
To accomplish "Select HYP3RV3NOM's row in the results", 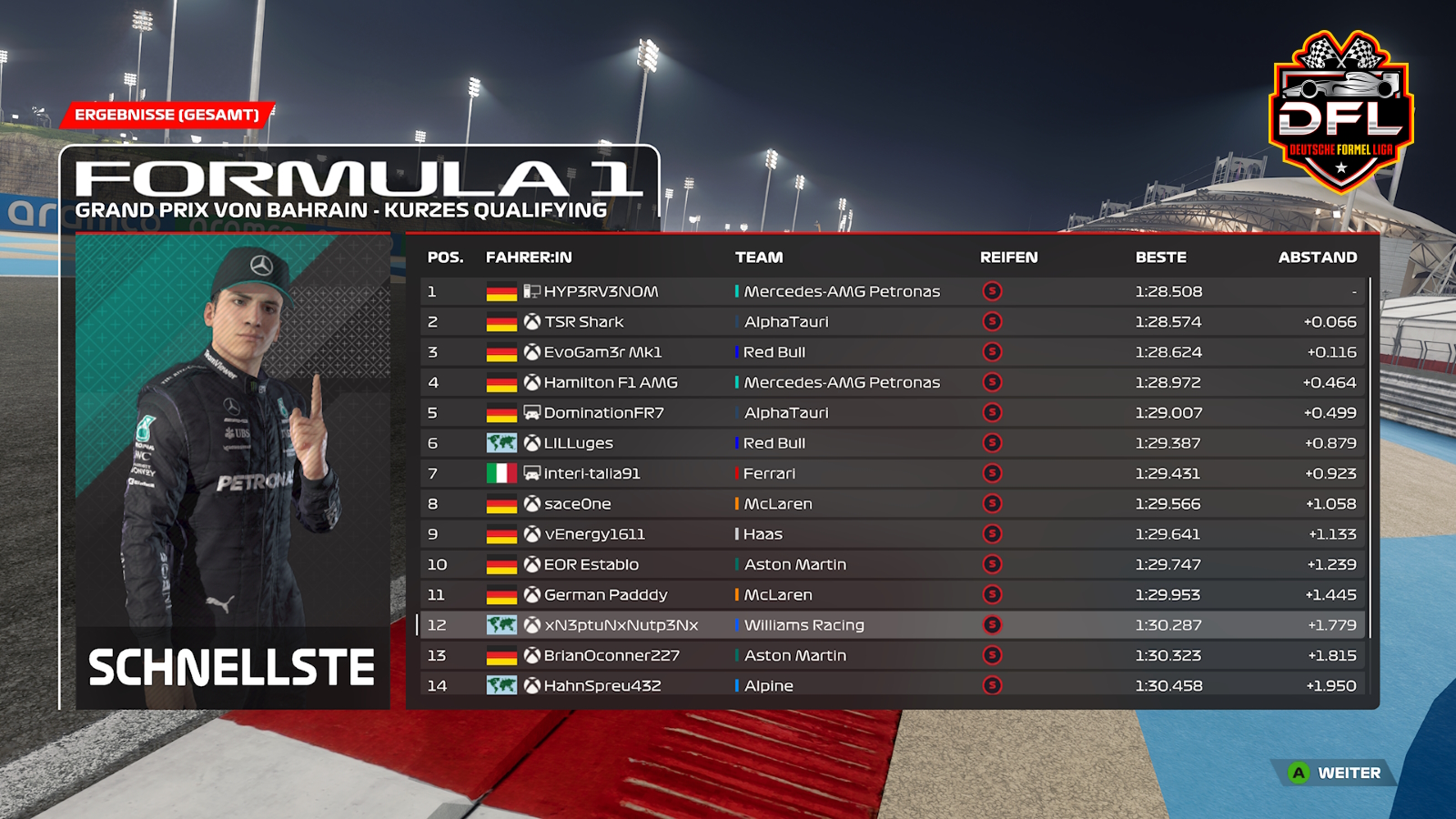I will coord(601,291).
